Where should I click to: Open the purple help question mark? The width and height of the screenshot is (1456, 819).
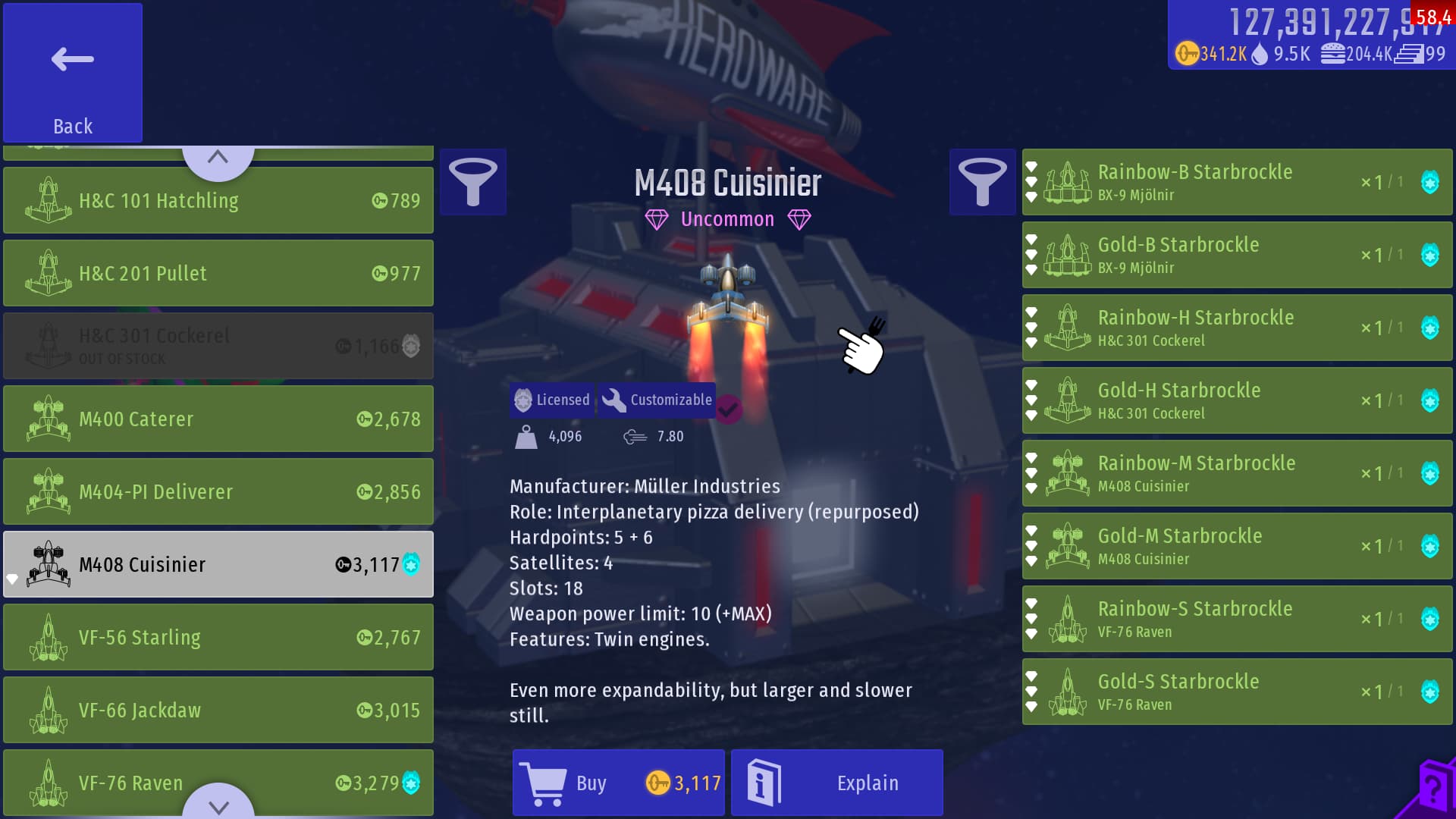coord(1432,790)
